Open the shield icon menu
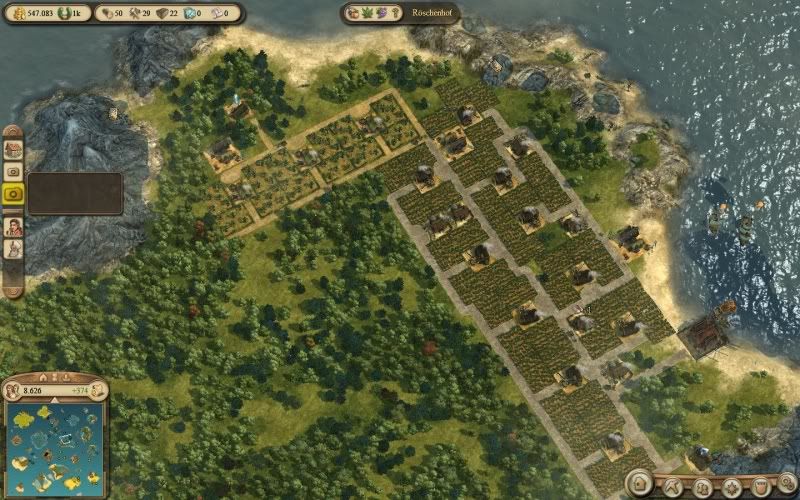The height and width of the screenshot is (500, 800). tap(759, 488)
